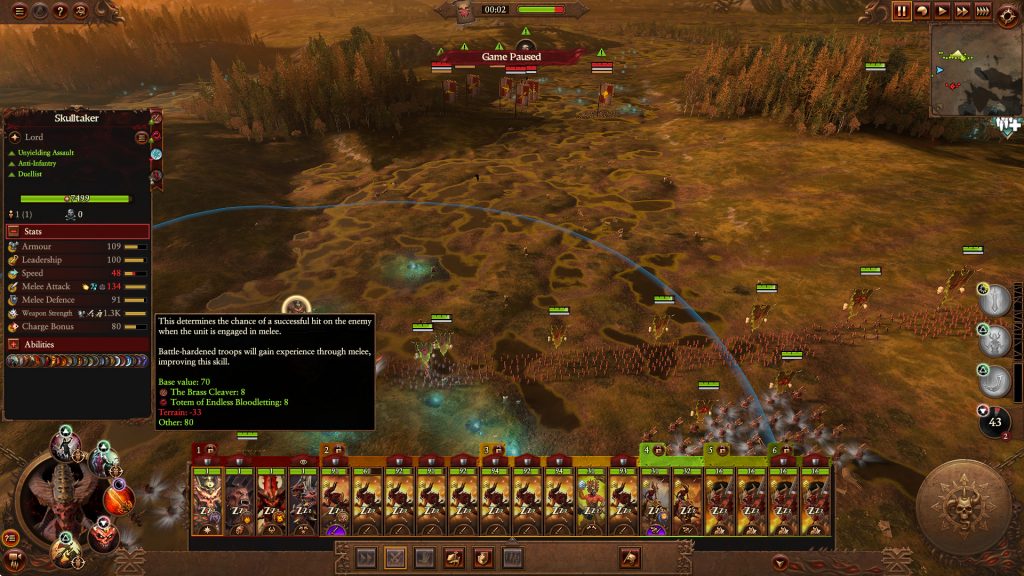Set battle speed to fastest
Image resolution: width=1024 pixels, height=576 pixels.
983,11
